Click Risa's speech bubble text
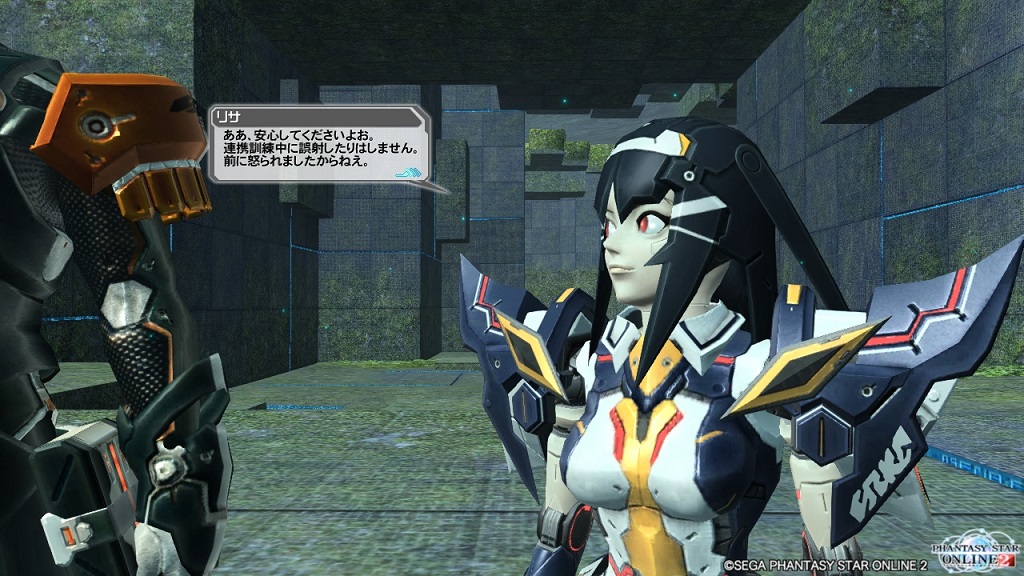 point(319,146)
